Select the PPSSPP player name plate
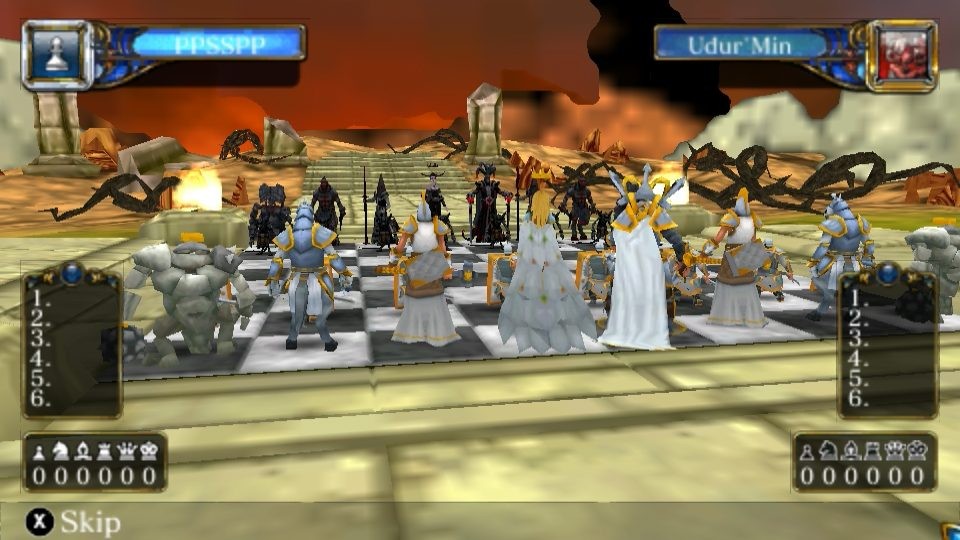 [x=217, y=44]
